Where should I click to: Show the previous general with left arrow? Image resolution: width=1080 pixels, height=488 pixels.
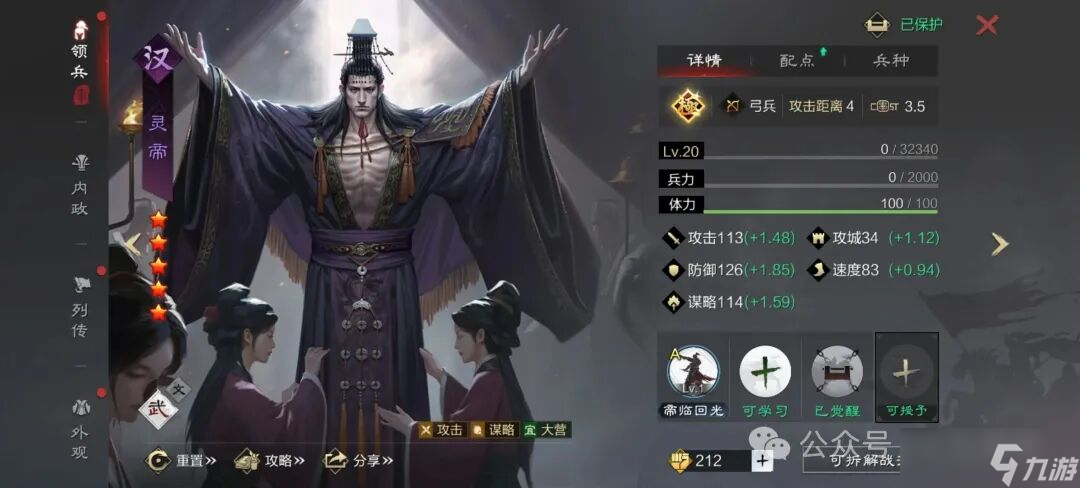pos(130,243)
